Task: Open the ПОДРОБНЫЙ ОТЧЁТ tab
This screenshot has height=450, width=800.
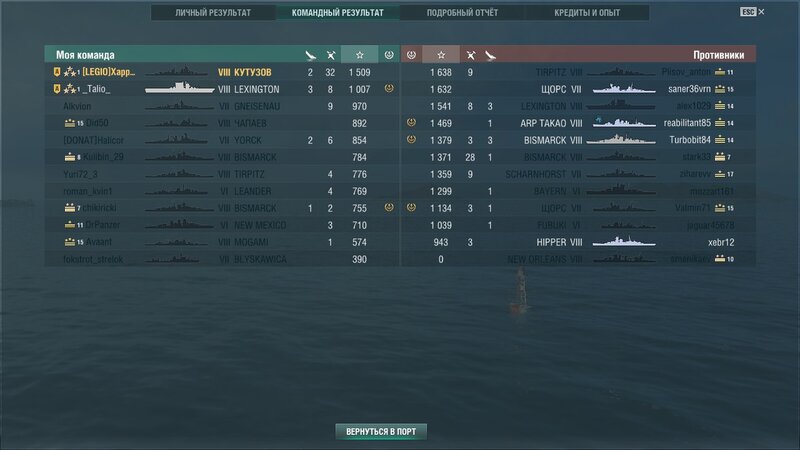Action: 462,13
